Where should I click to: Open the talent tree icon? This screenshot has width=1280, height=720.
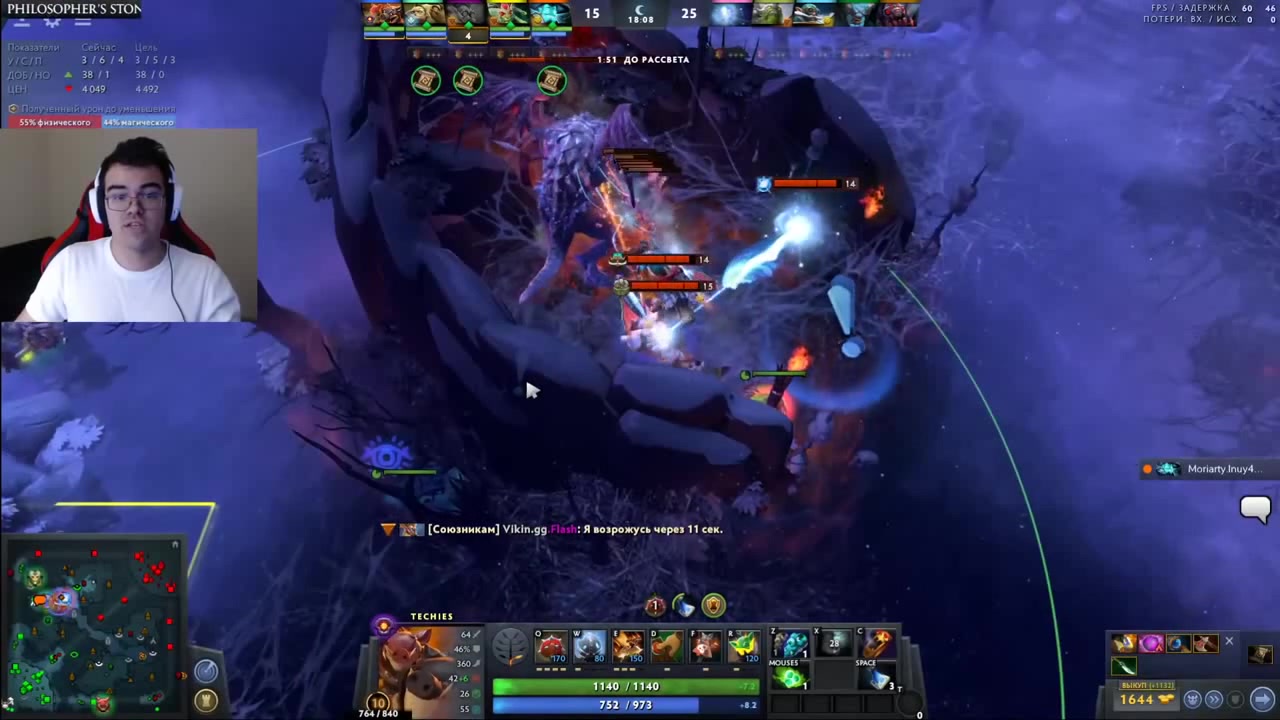coord(510,648)
